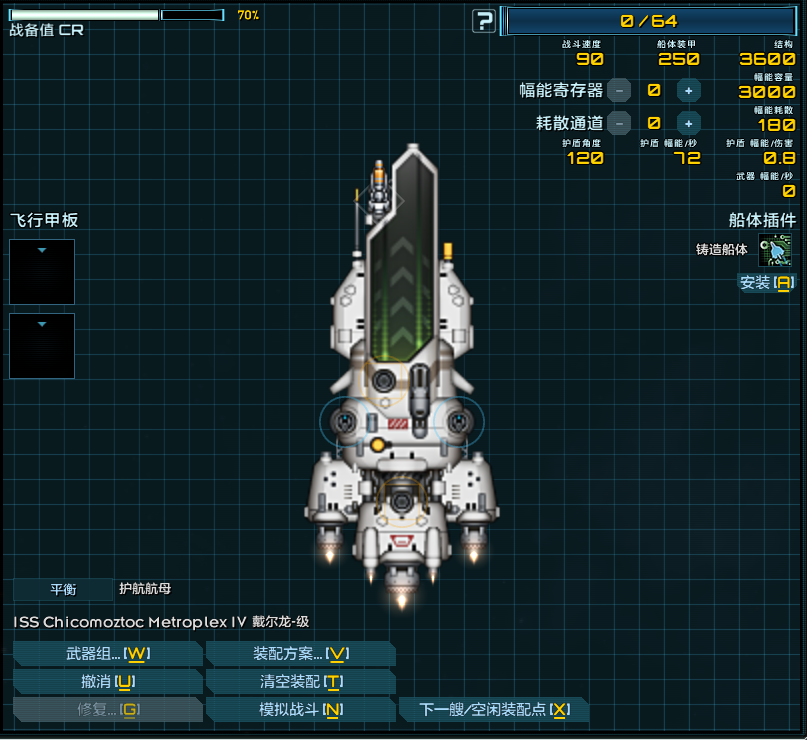The width and height of the screenshot is (807, 740).
Task: Select 清空装配 to strip the loadout
Action: point(300,682)
